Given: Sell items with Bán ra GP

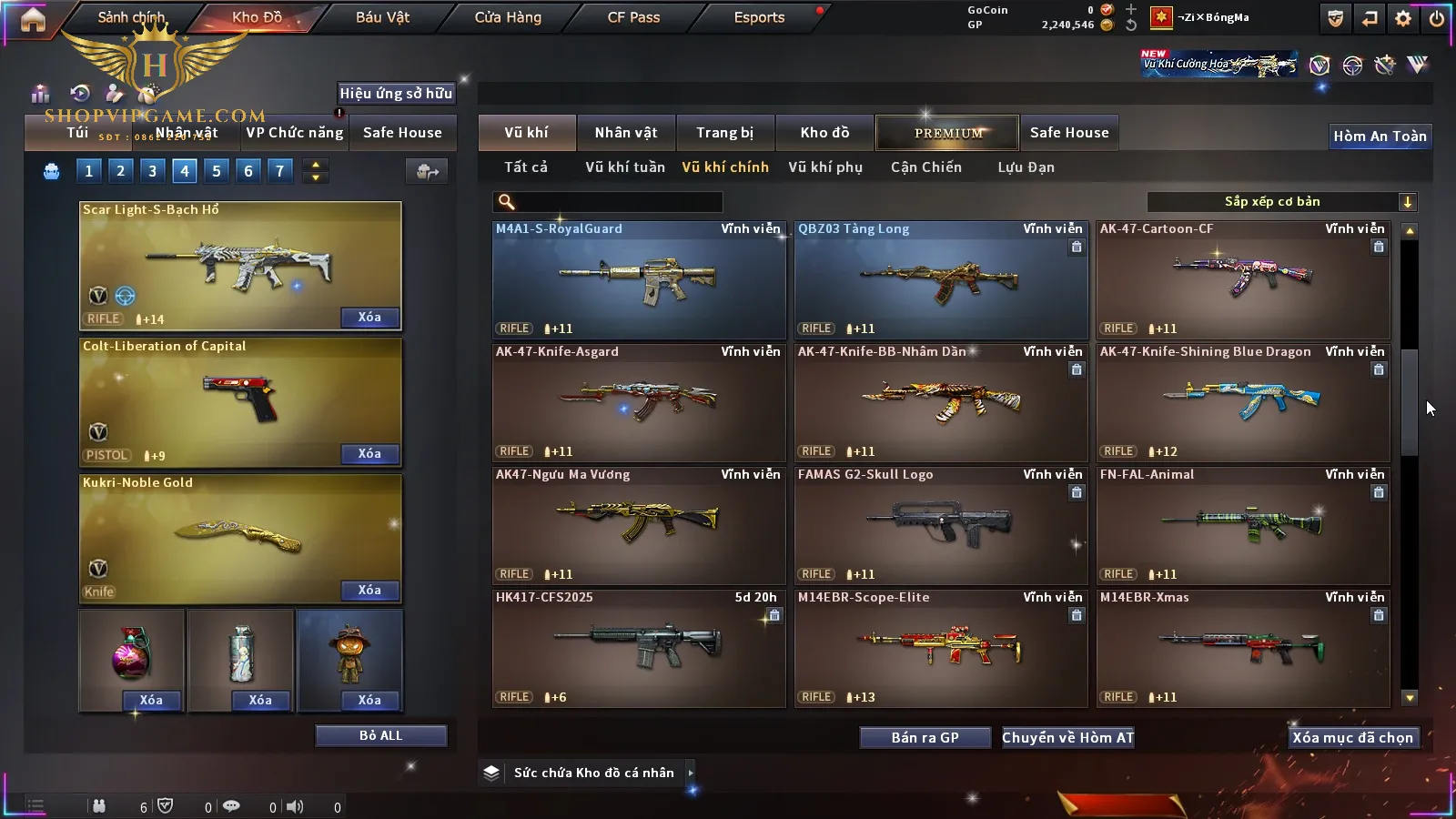Looking at the screenshot, I should [925, 738].
